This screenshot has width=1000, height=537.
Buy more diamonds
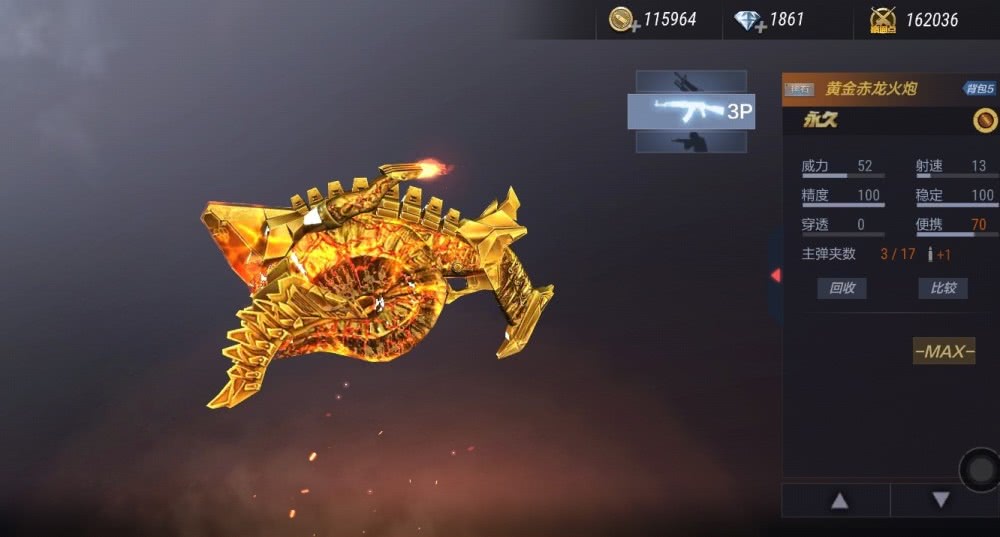(749, 20)
